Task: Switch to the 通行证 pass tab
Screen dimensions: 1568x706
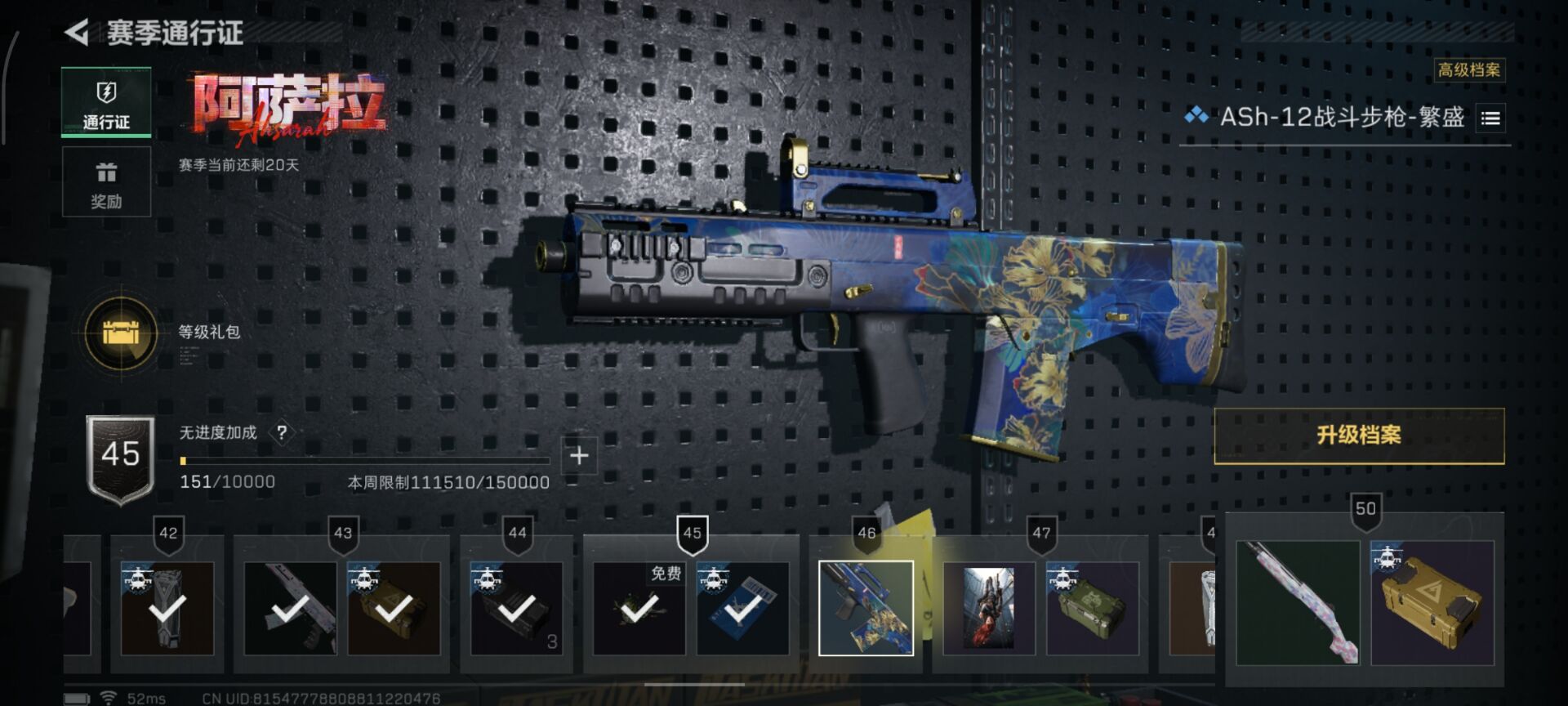Action: click(106, 103)
